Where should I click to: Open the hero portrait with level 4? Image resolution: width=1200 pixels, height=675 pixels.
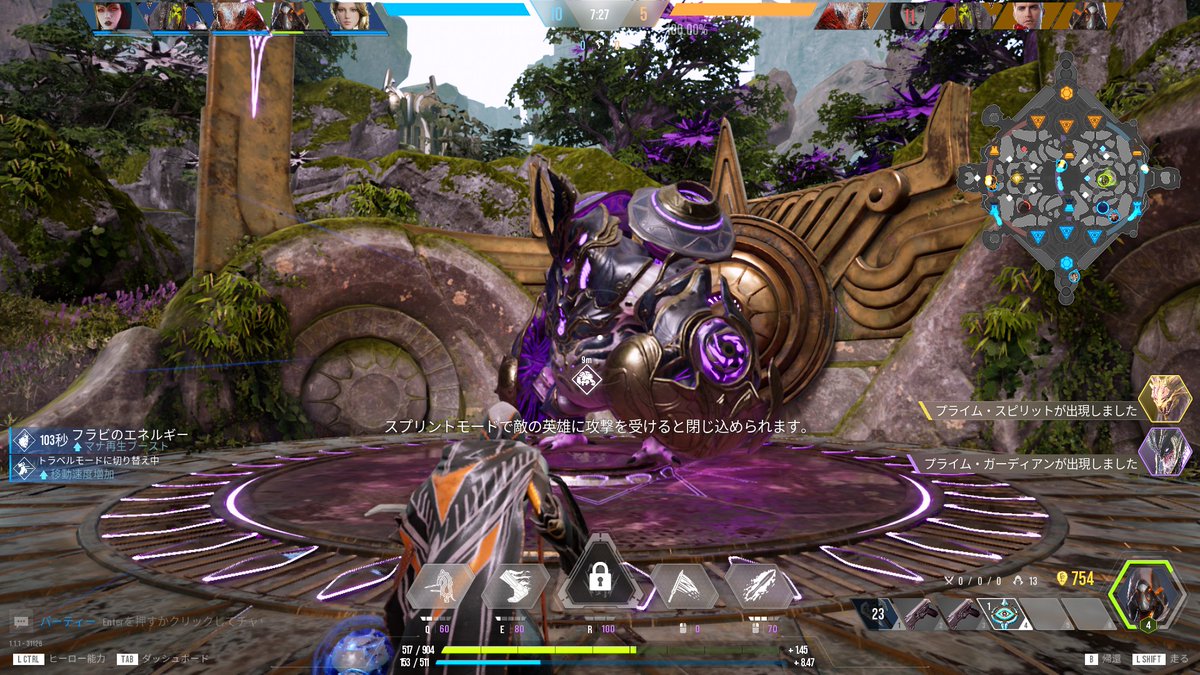[x=1147, y=596]
